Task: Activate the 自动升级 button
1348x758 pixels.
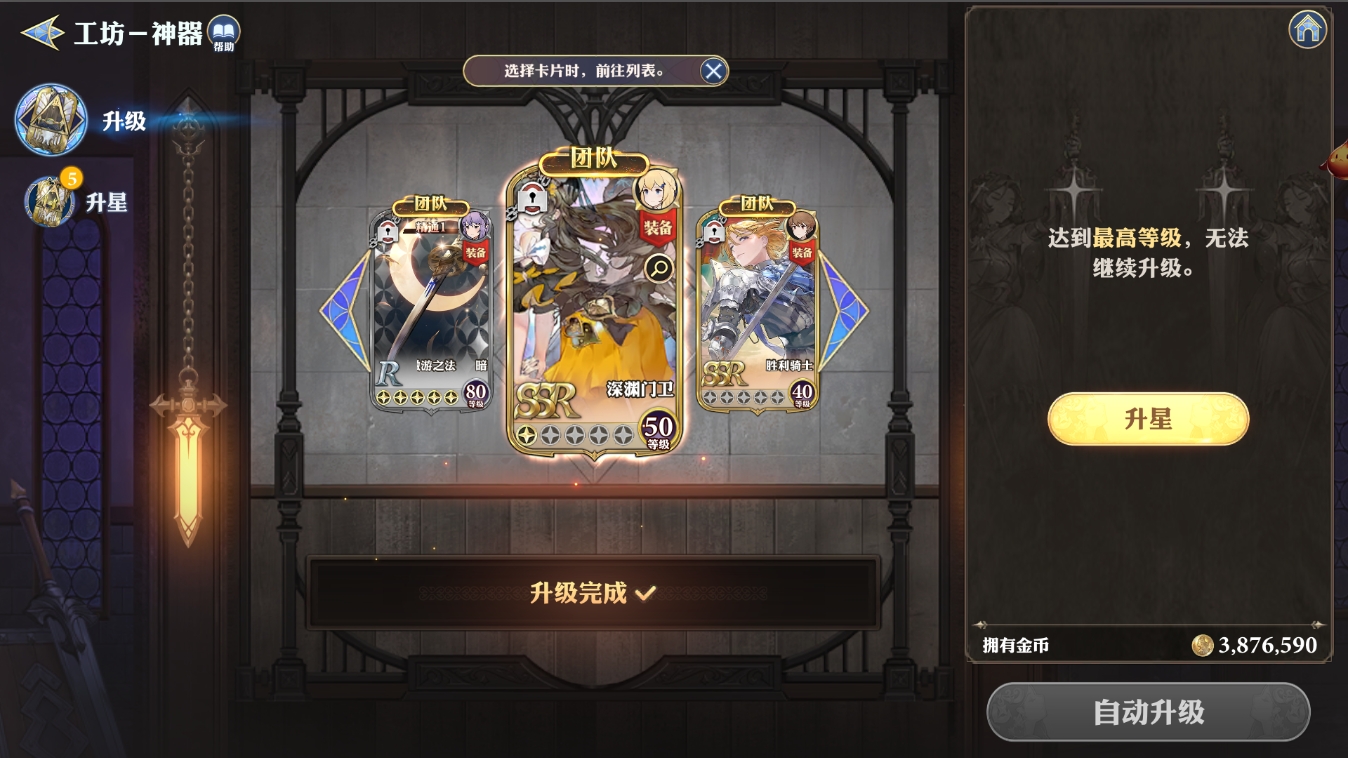Action: coord(1148,712)
